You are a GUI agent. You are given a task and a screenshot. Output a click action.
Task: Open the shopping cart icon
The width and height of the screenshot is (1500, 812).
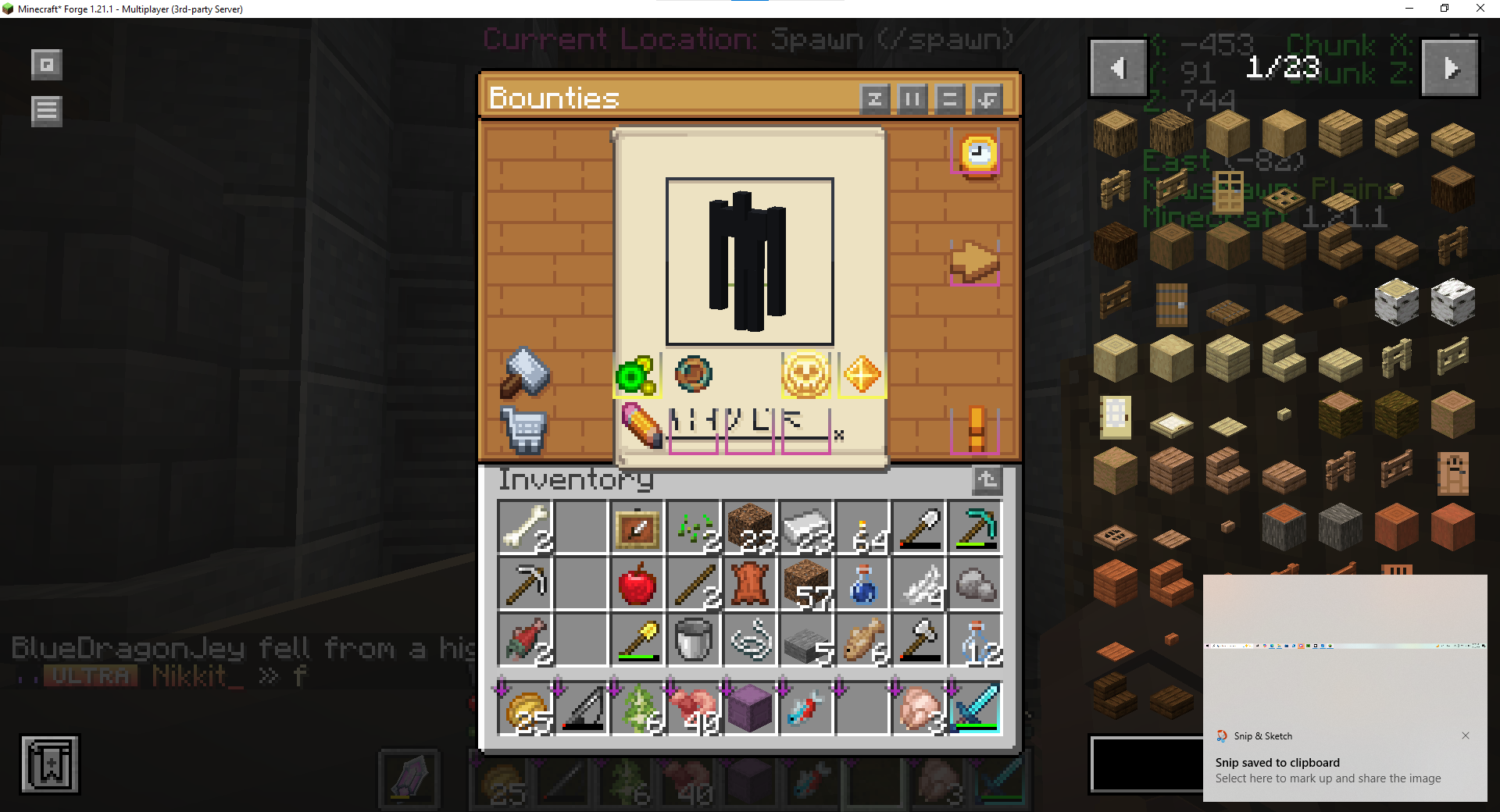523,429
